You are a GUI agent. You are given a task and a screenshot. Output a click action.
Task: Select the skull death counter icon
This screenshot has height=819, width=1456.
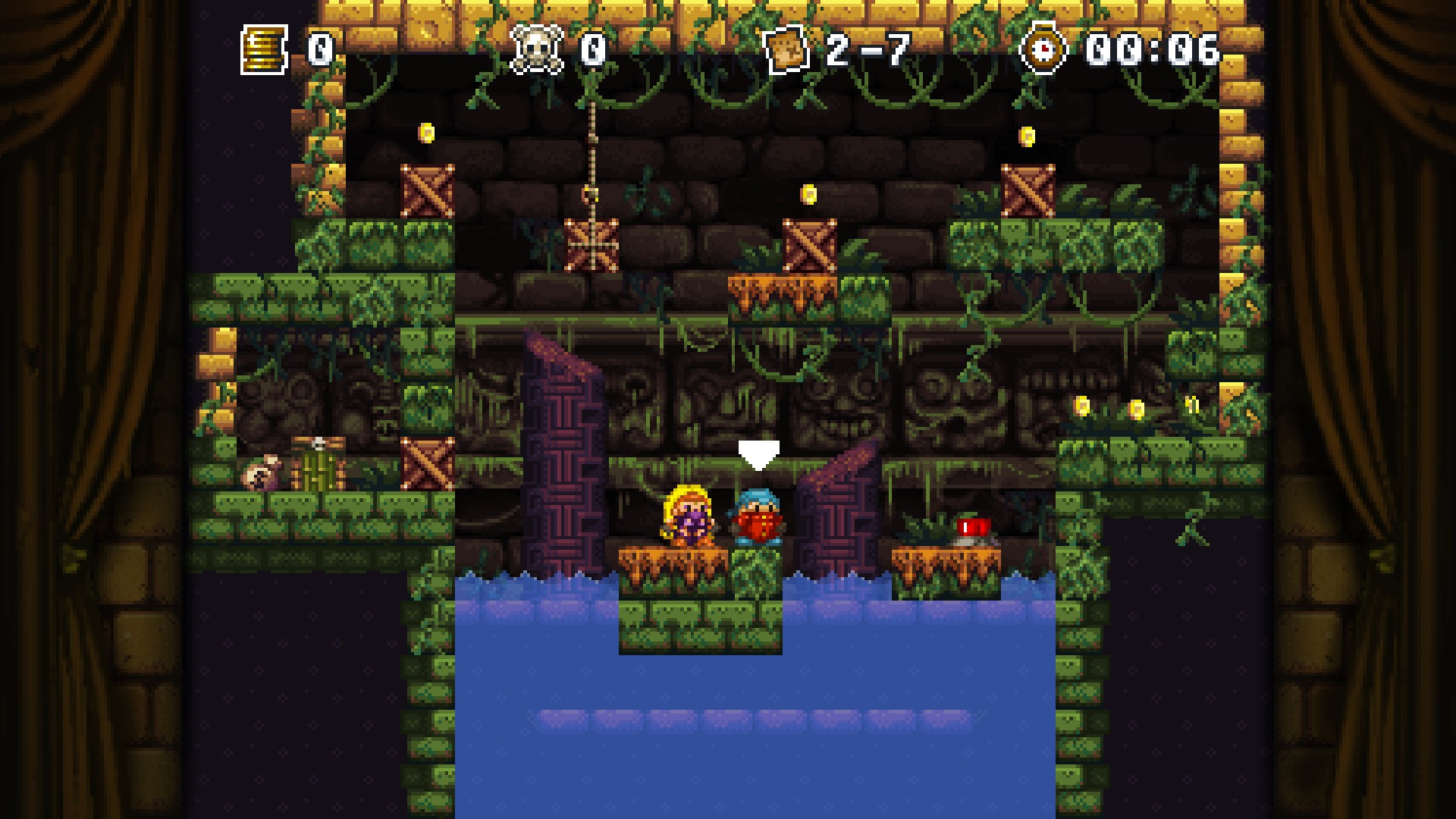point(537,50)
